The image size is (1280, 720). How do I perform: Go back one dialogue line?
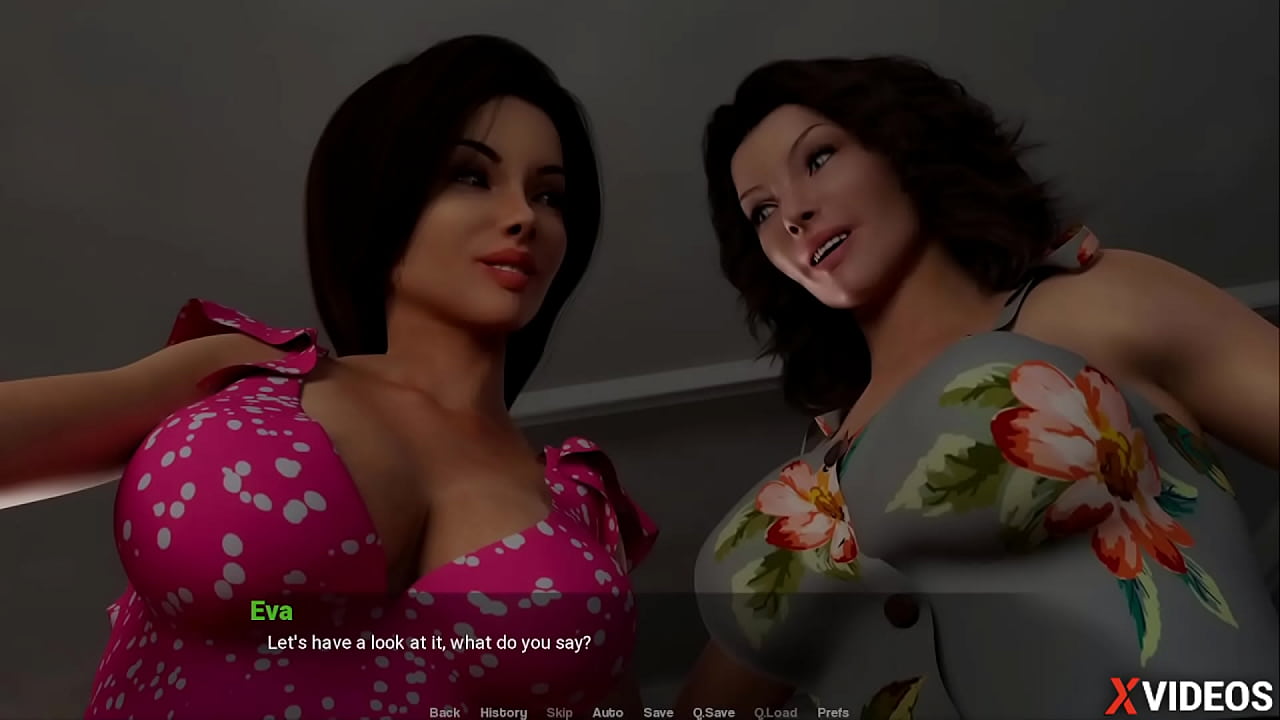point(445,712)
